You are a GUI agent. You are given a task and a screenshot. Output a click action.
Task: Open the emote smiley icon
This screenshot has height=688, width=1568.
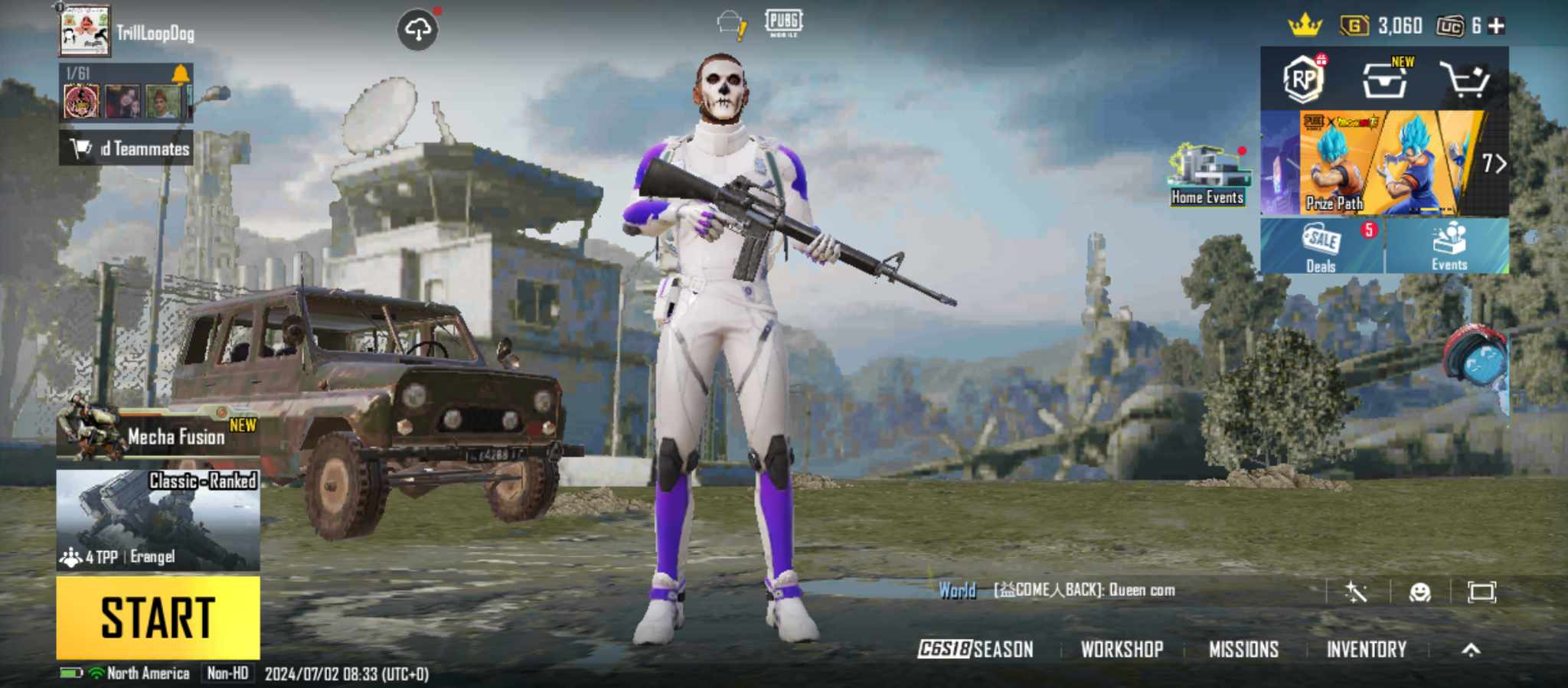point(1420,592)
